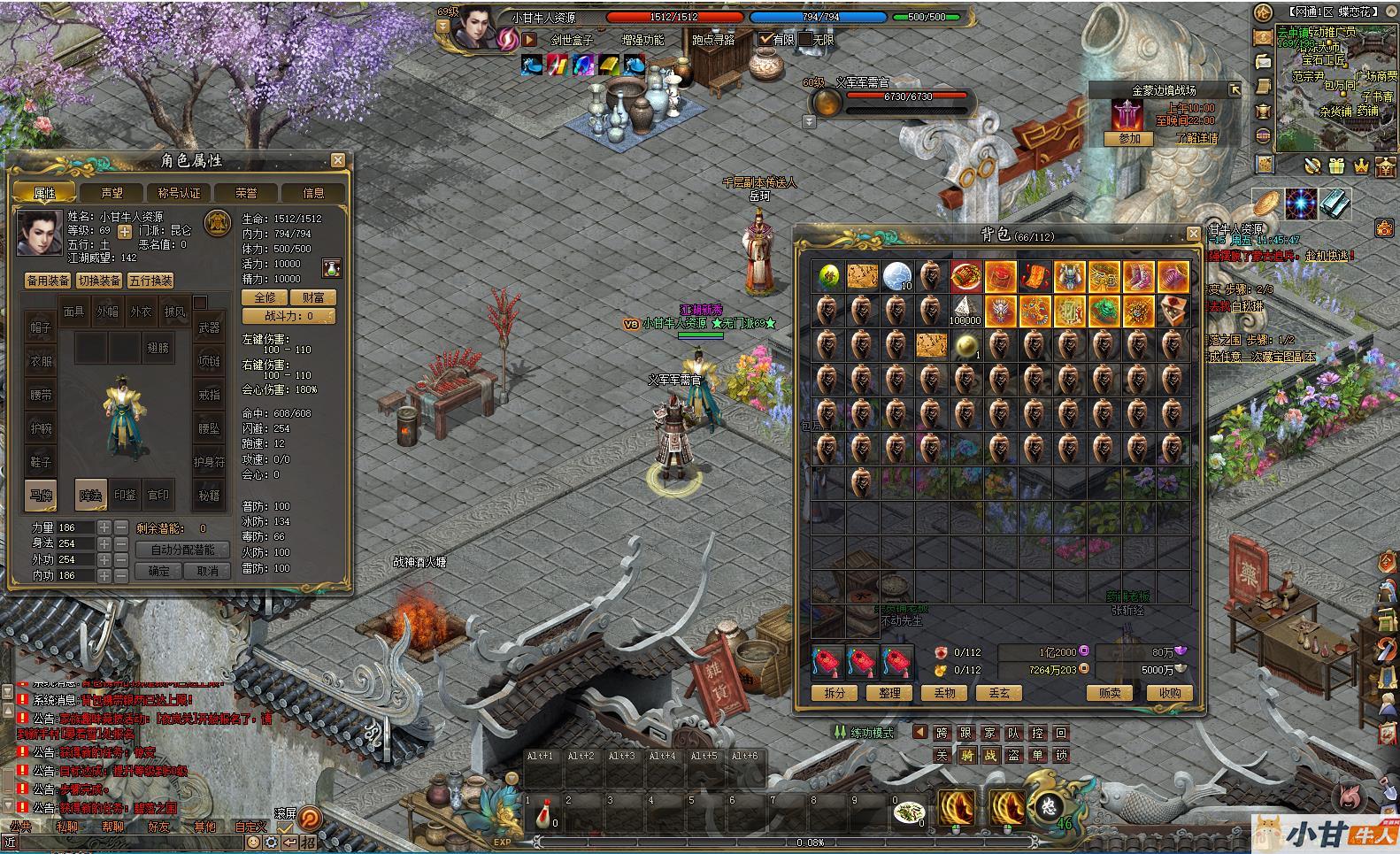
Task: Switch to the 荣誉 honor tab
Action: [246, 193]
